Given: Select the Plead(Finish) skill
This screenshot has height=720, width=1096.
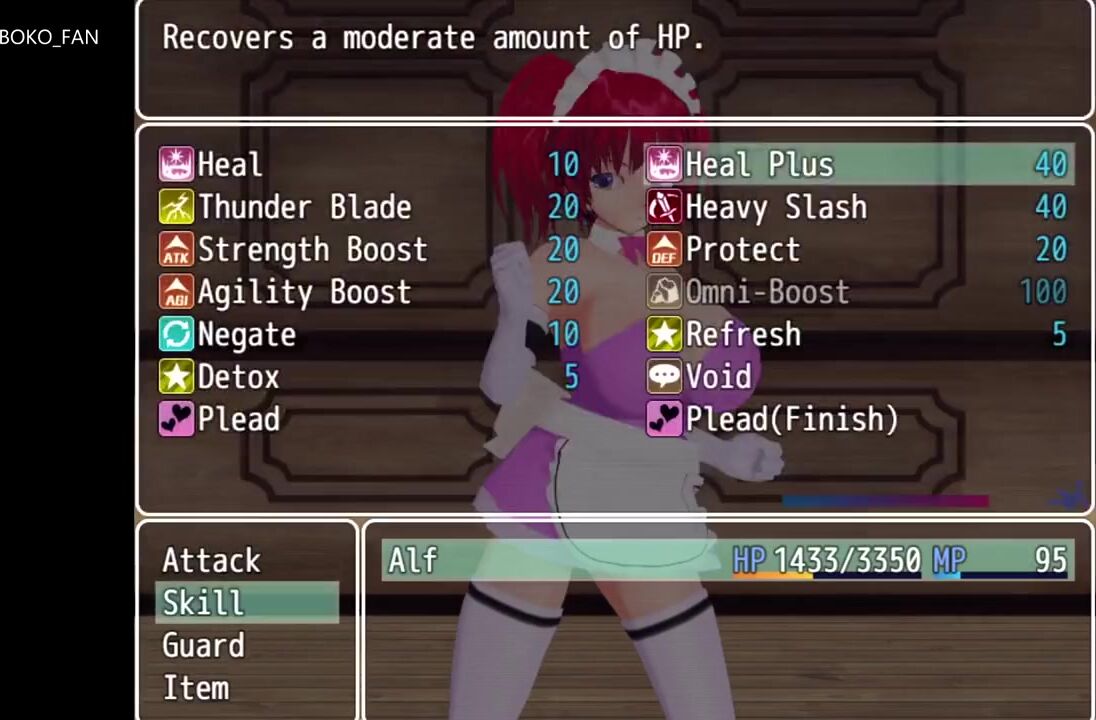Looking at the screenshot, I should [x=791, y=419].
